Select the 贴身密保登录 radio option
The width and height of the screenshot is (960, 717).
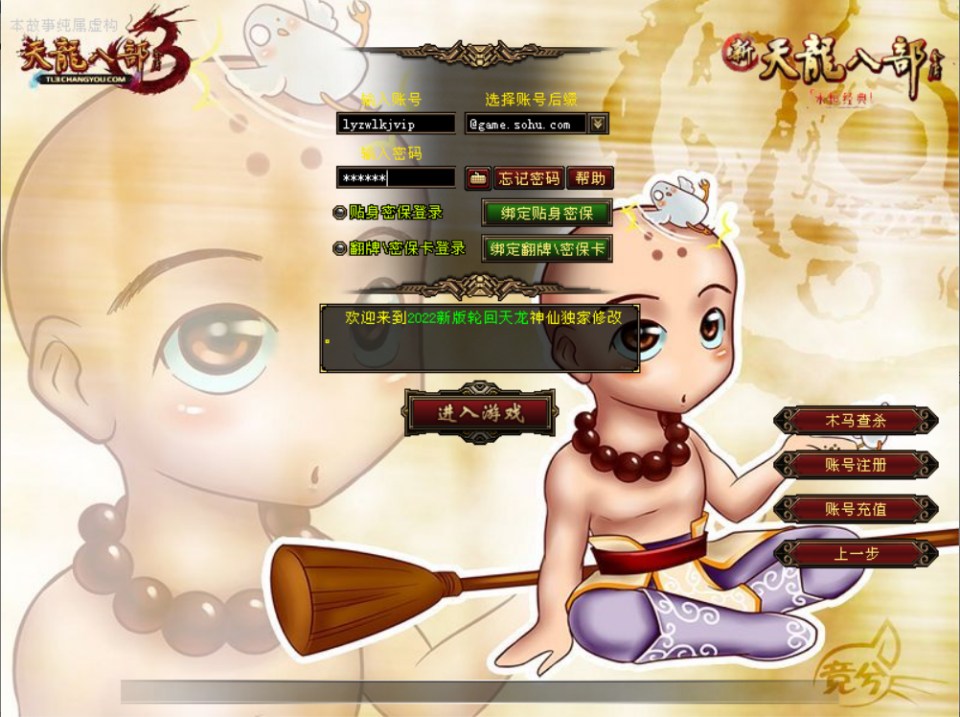tap(339, 213)
